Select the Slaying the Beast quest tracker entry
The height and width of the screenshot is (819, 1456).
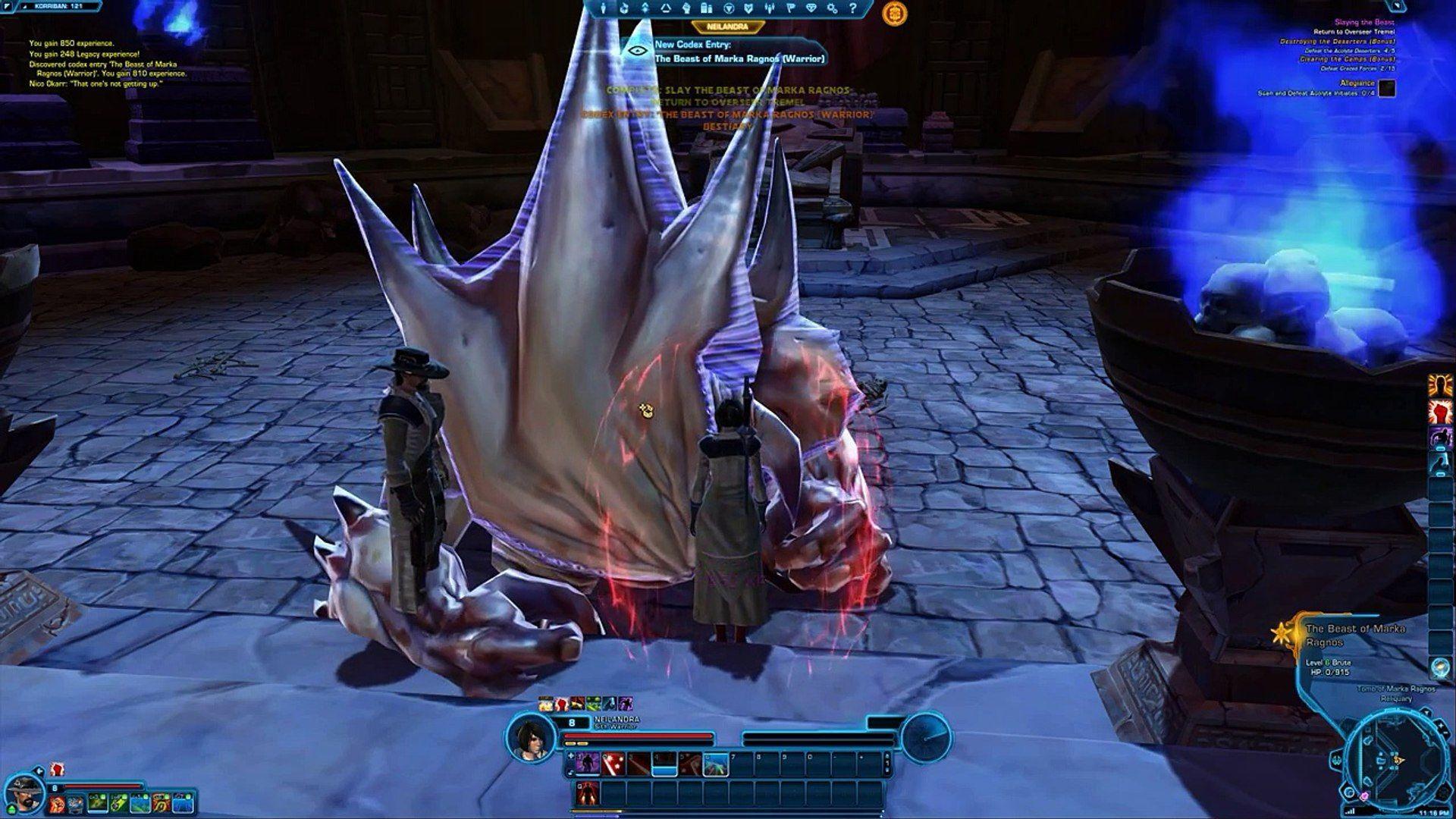1363,23
